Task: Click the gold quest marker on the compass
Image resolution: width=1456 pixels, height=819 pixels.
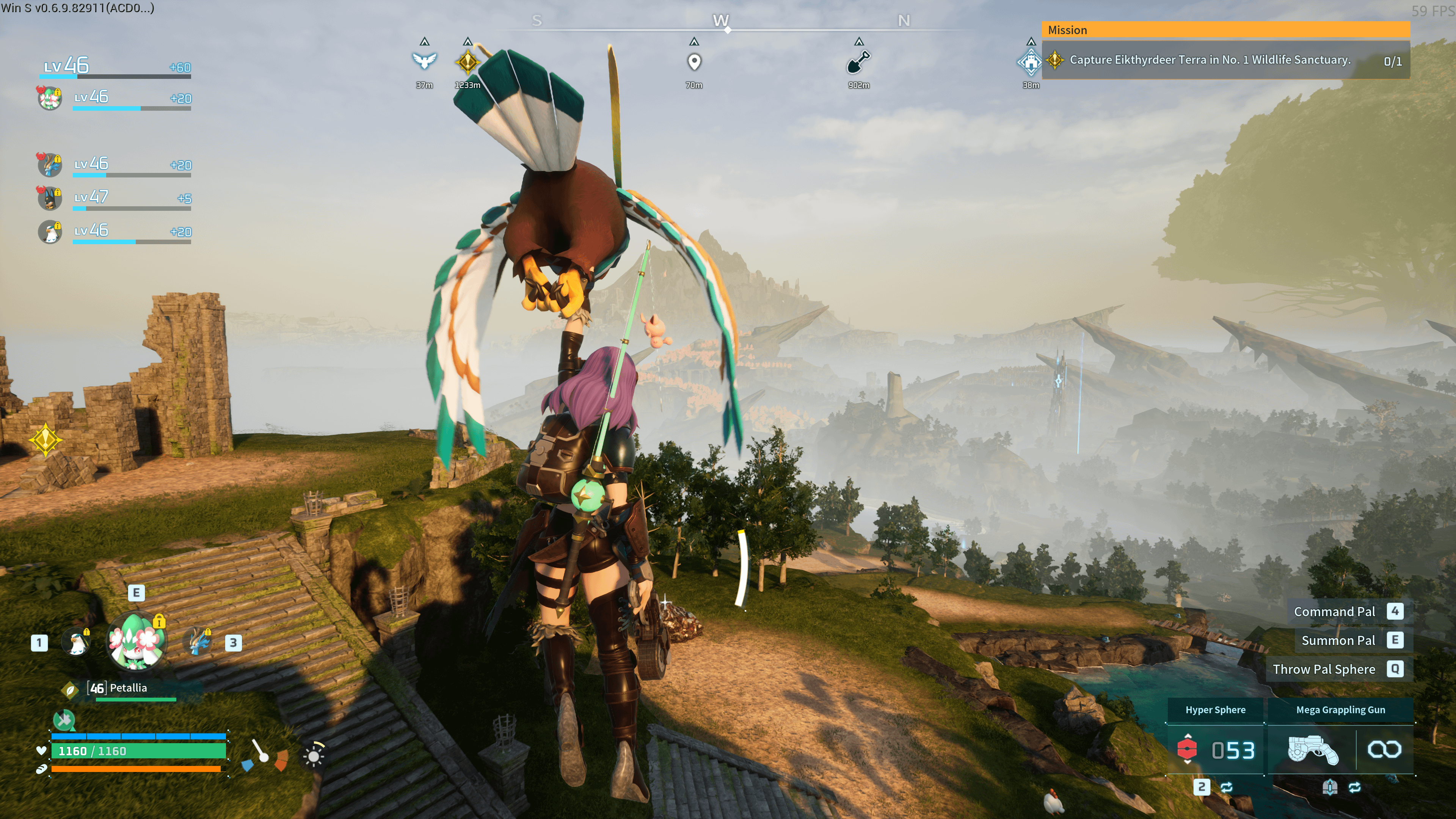Action: [468, 61]
